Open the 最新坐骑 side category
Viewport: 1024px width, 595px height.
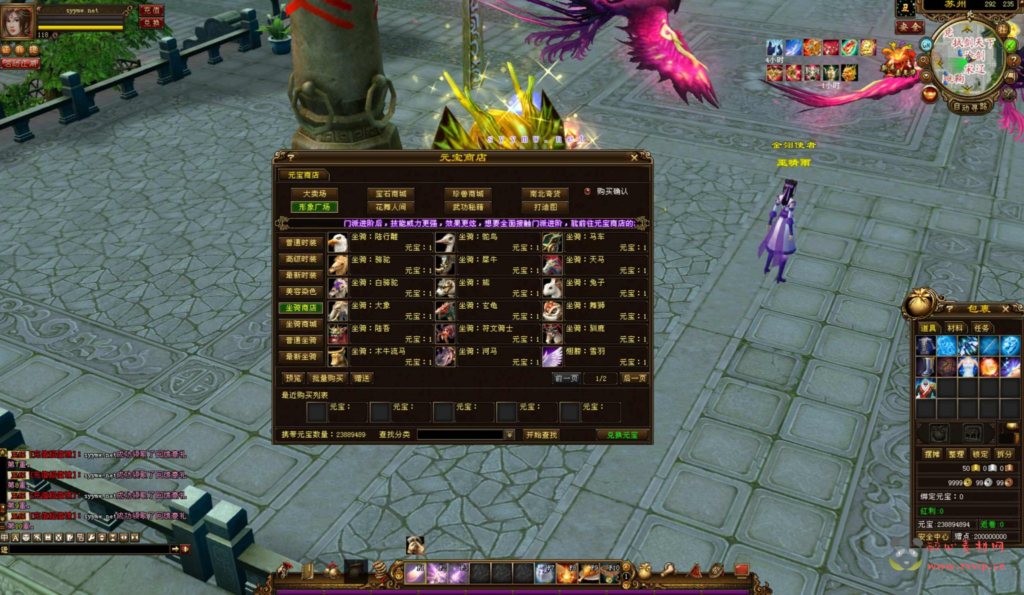301,356
